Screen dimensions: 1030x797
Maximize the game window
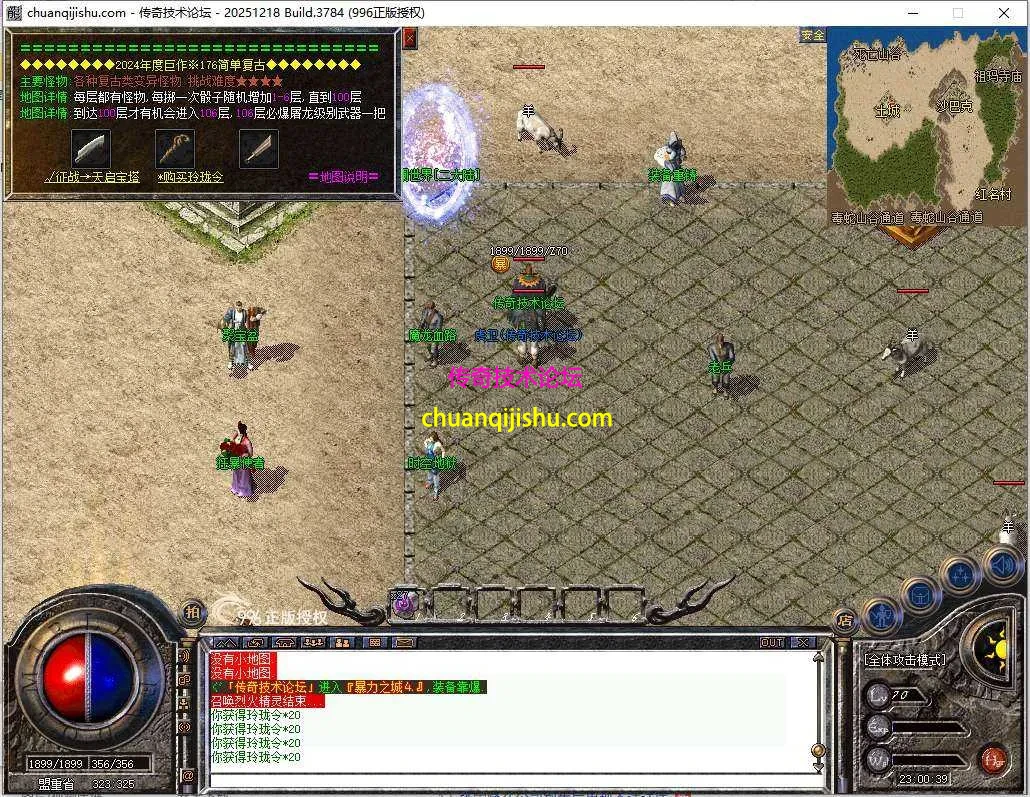[x=958, y=13]
